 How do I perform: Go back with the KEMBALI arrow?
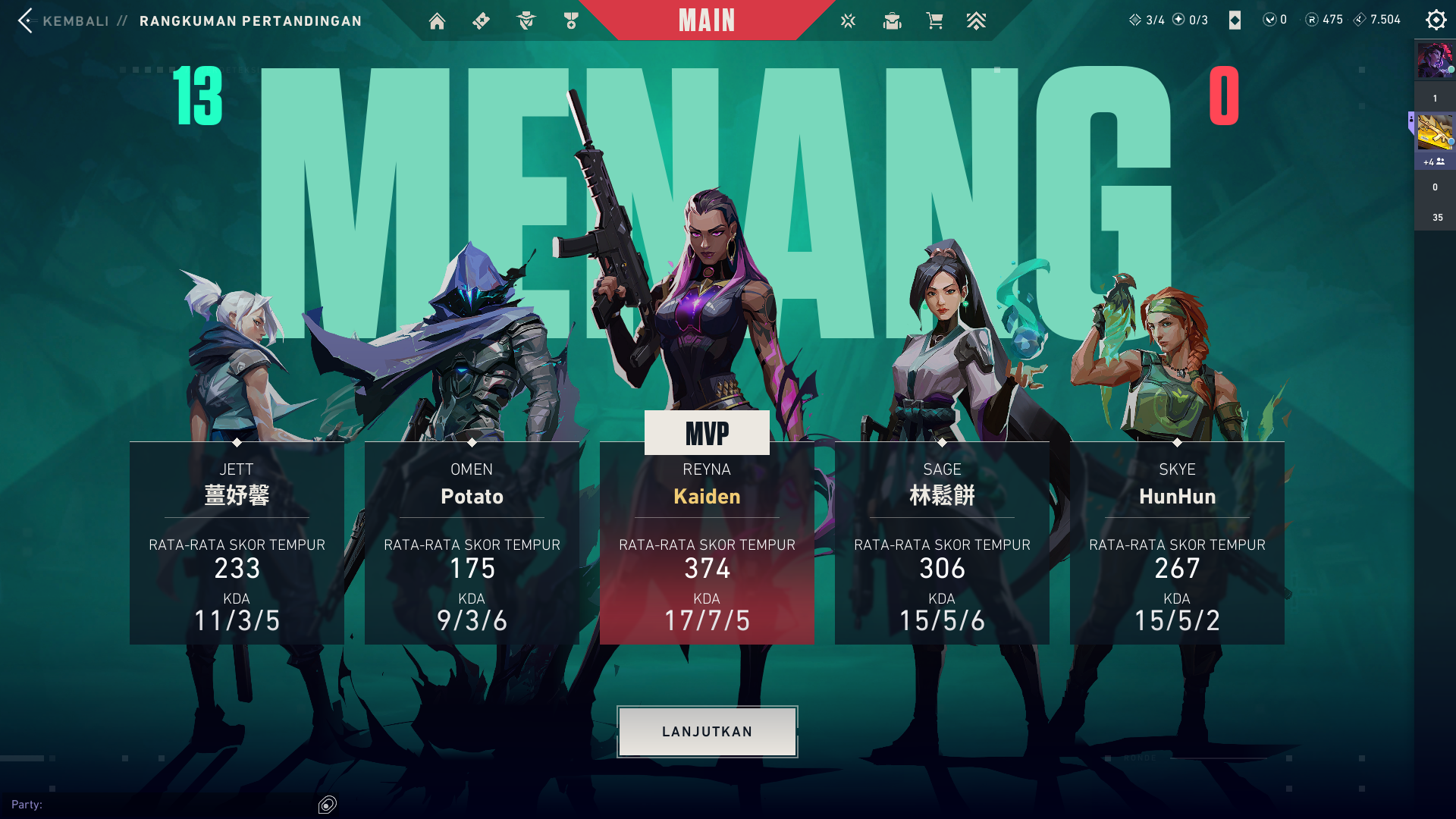[26, 20]
